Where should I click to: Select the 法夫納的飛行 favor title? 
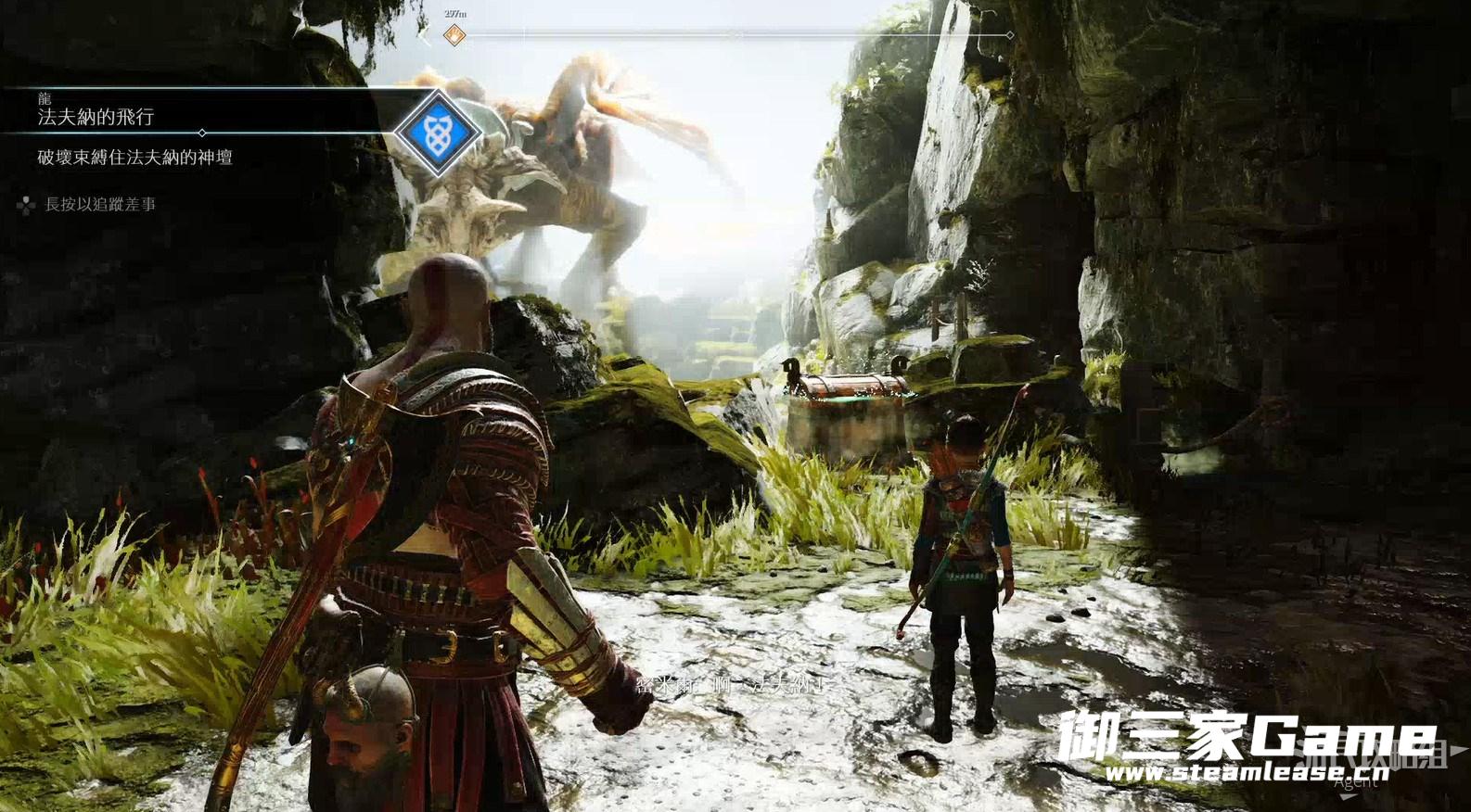pyautogui.click(x=96, y=117)
